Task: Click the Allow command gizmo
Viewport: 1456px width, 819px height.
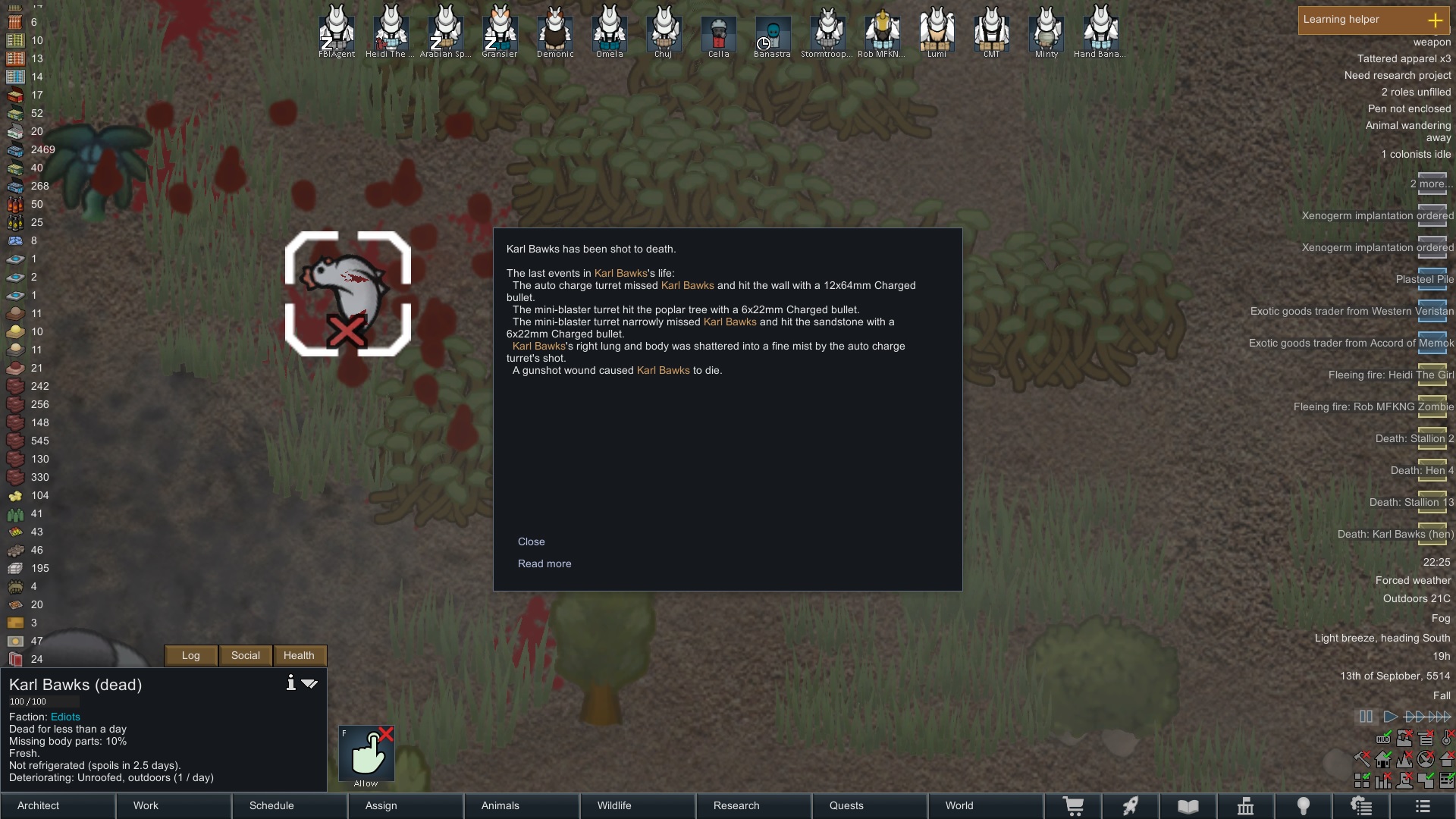Action: (x=366, y=753)
